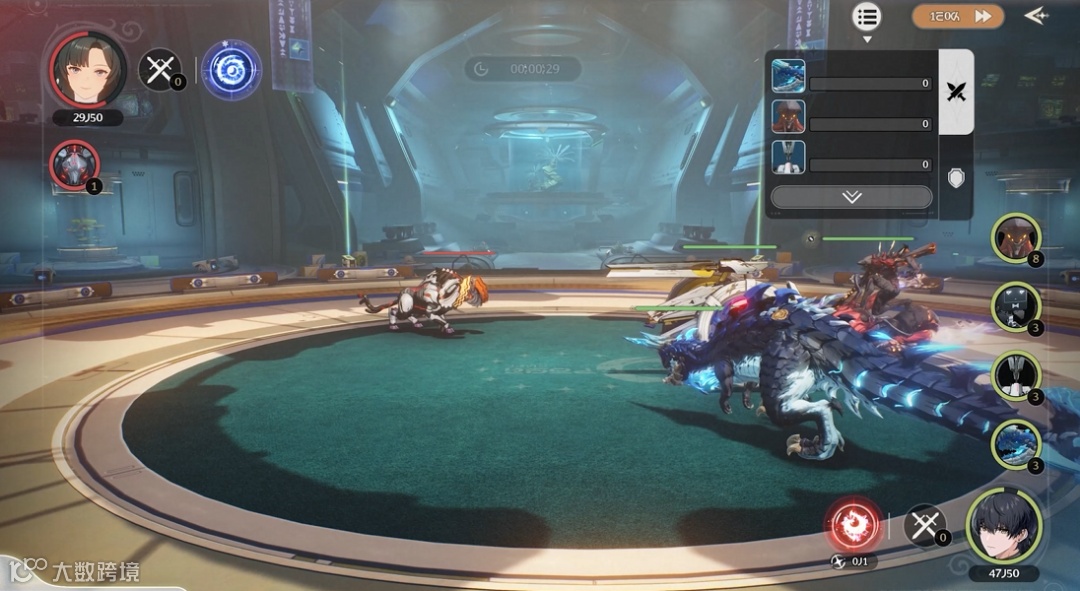
Task: Click the dark-haired girl player portrait
Action: [88, 69]
